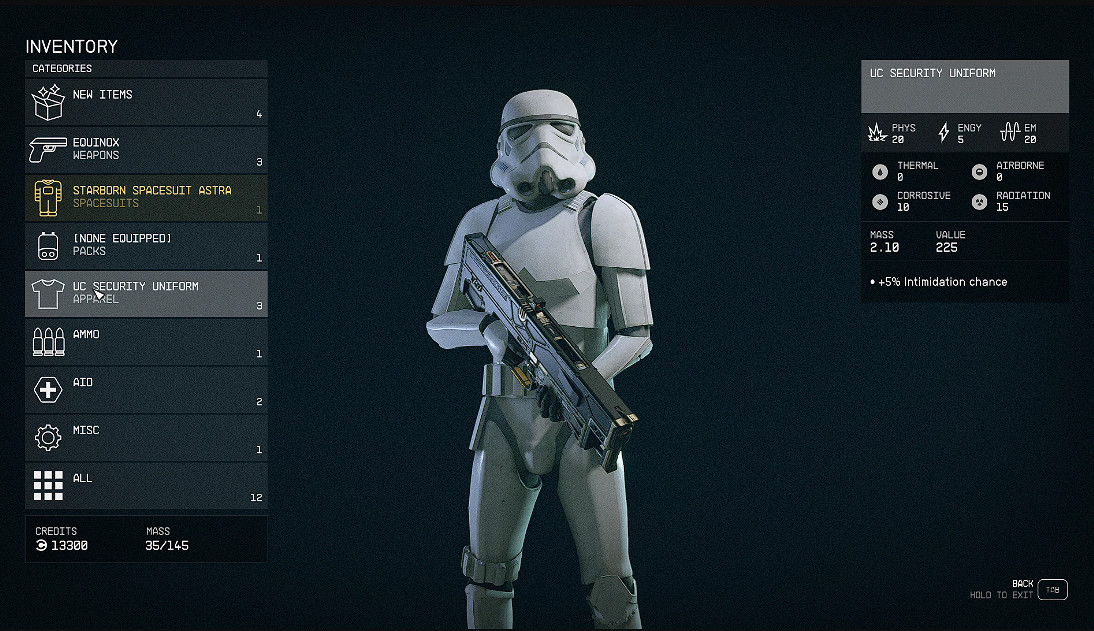This screenshot has width=1094, height=631.
Task: Select the Weapons category showing Equinox
Action: point(146,150)
